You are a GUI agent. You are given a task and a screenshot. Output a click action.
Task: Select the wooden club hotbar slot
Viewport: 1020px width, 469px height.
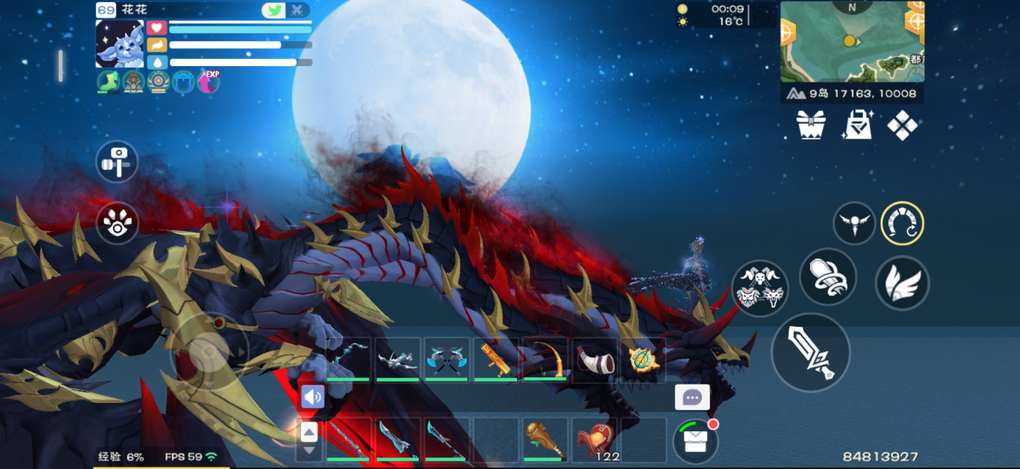[x=544, y=439]
